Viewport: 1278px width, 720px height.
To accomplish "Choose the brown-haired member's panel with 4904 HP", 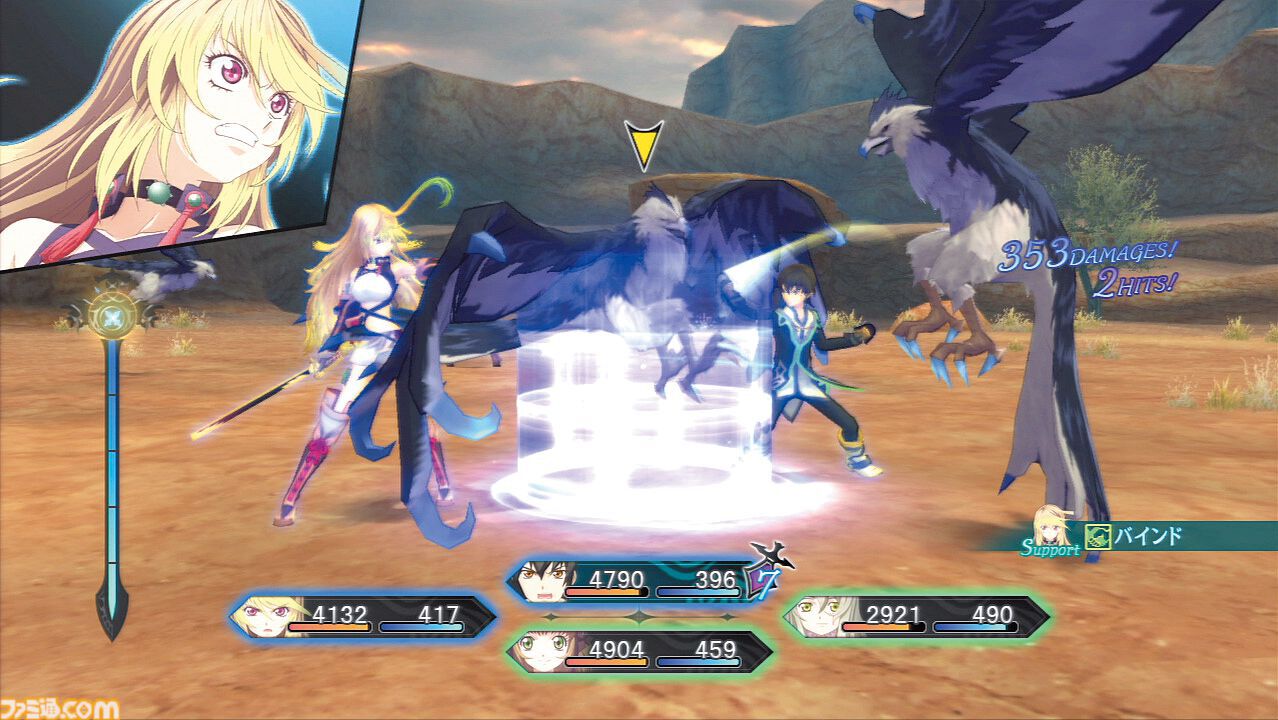I will click(638, 651).
